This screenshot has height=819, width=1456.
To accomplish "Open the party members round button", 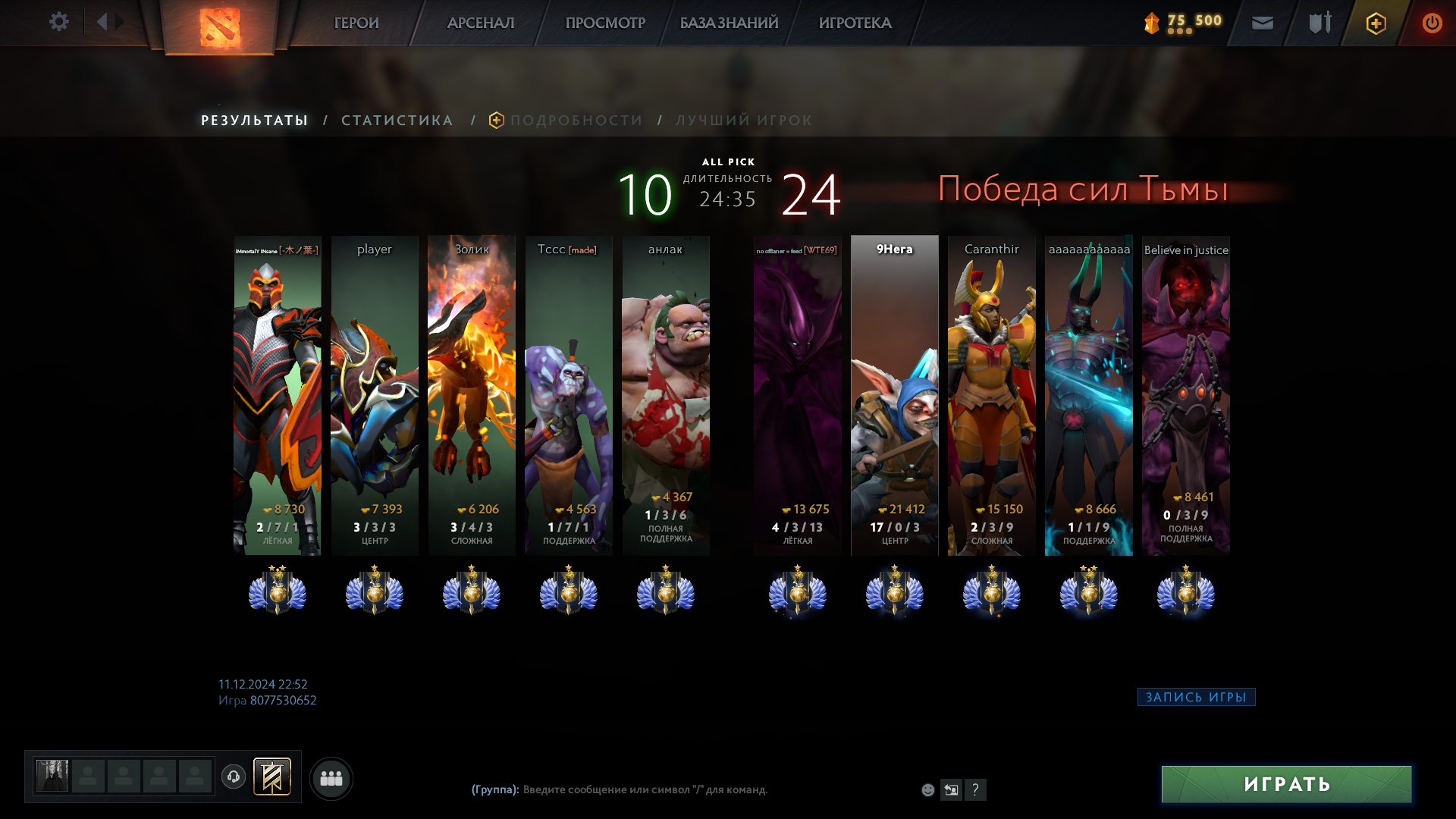I will [x=331, y=778].
